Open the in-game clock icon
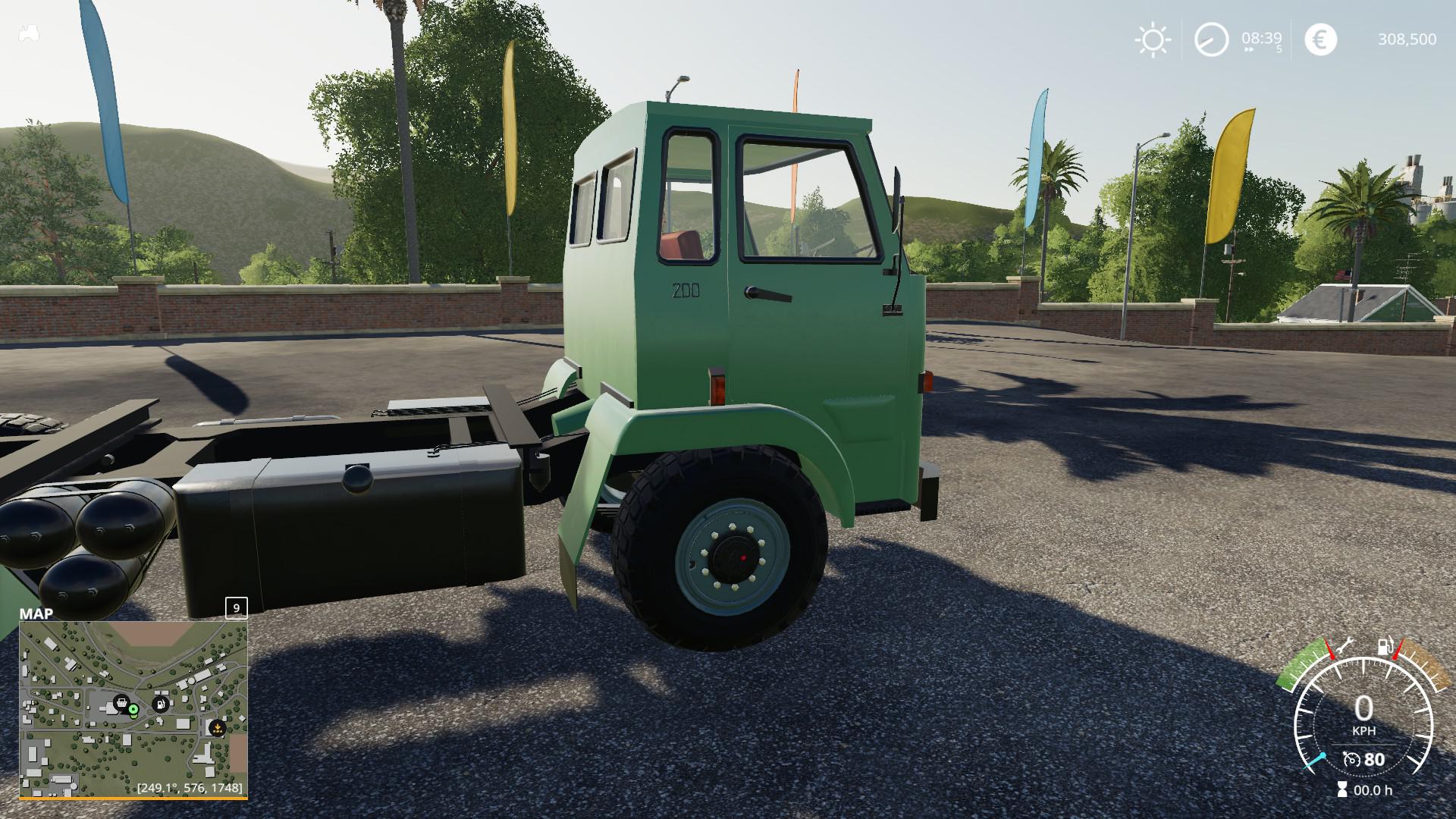 tap(1210, 37)
